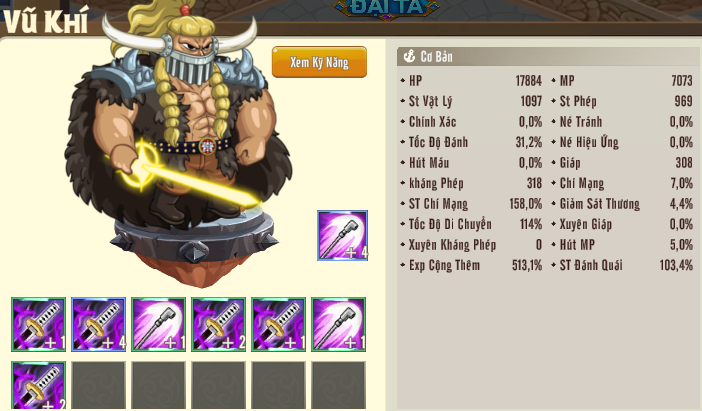Select the equipped +4 pipe weapon slot
Screen dimensions: 702x411
click(342, 236)
